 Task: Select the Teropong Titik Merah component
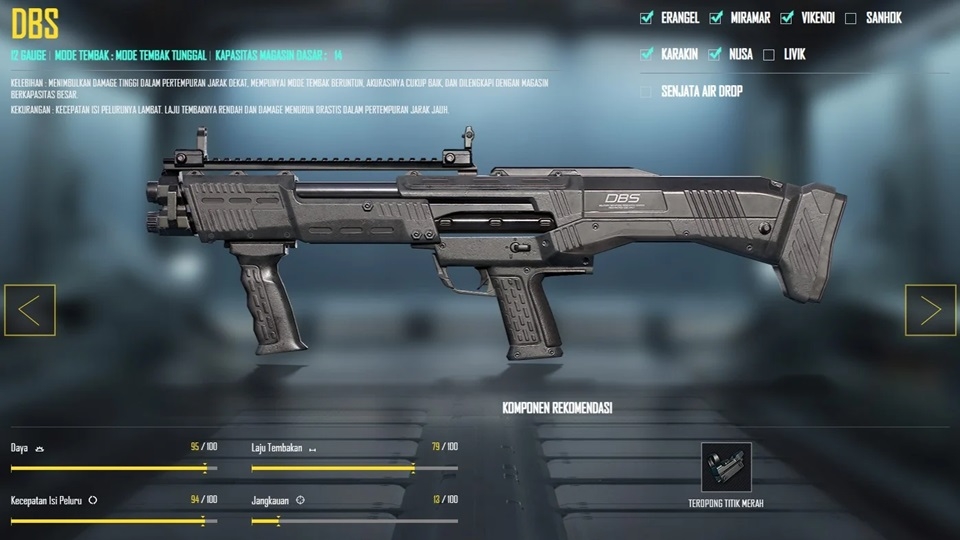pos(726,467)
